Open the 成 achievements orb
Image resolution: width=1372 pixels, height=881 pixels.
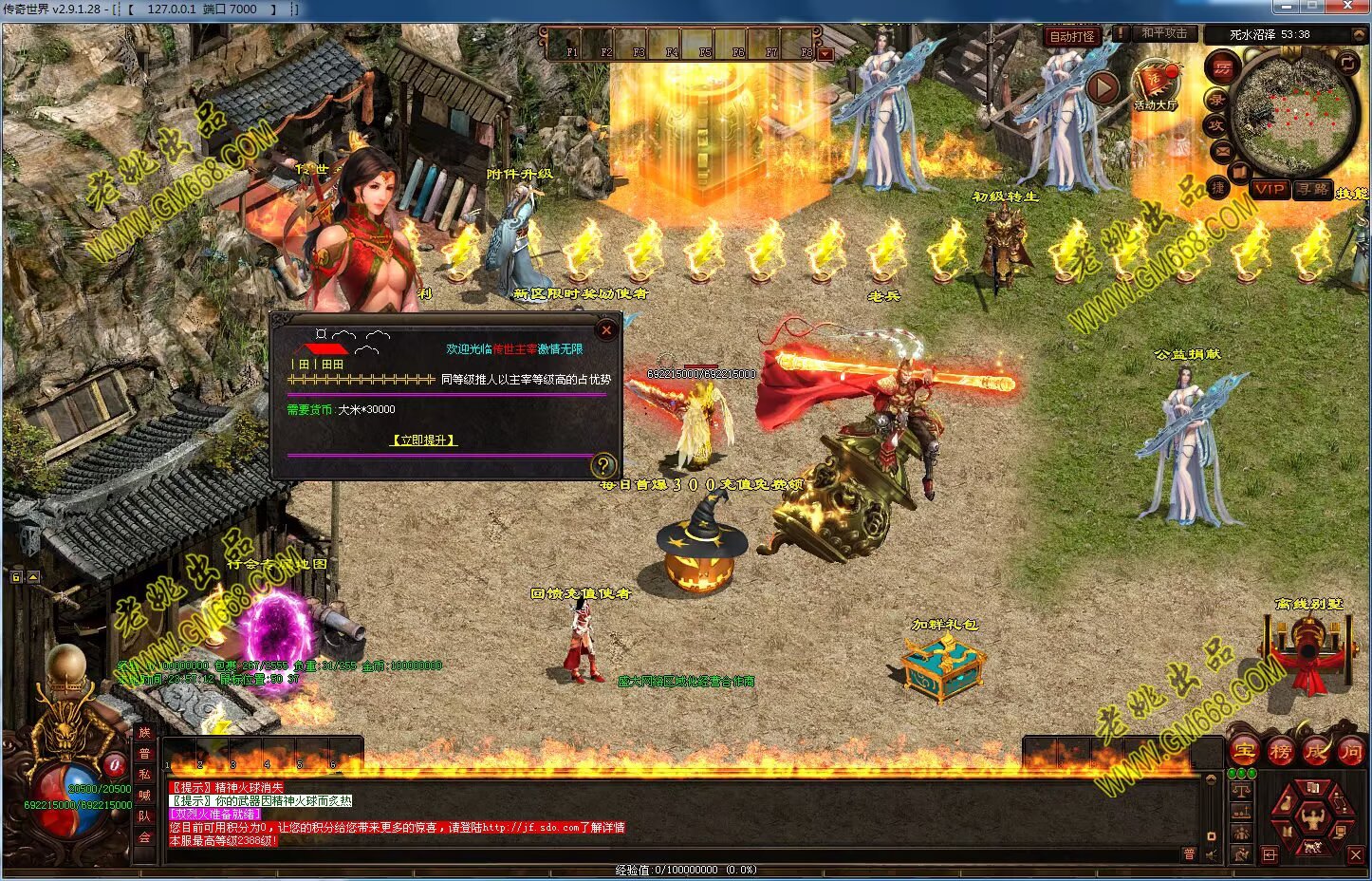pyautogui.click(x=1316, y=752)
